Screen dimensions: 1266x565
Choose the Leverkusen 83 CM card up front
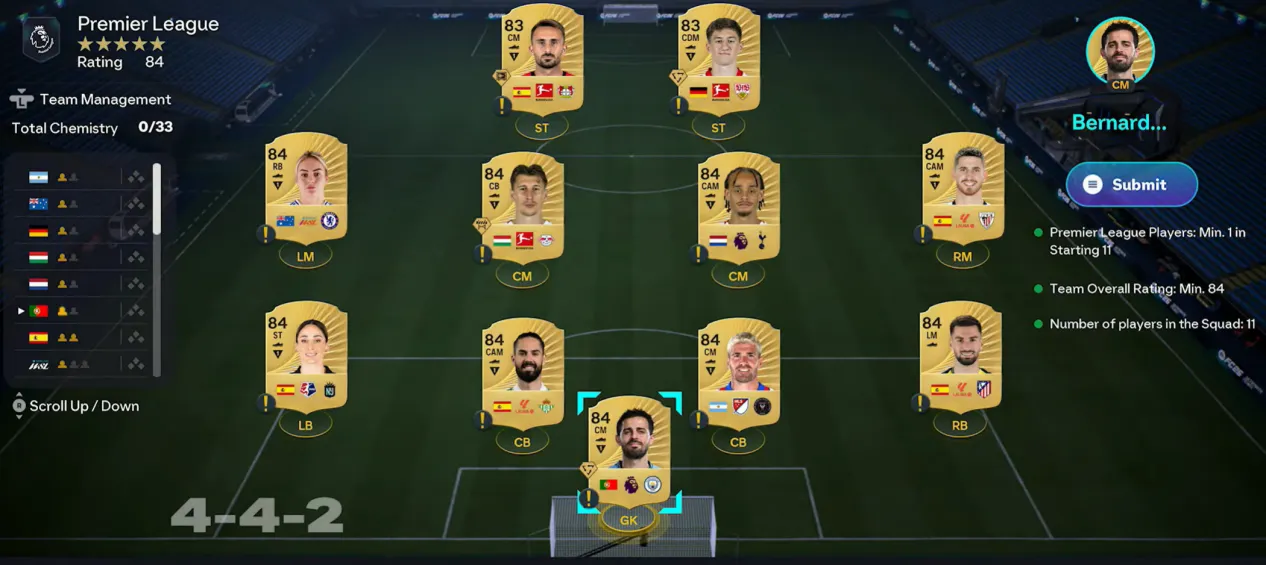click(542, 58)
